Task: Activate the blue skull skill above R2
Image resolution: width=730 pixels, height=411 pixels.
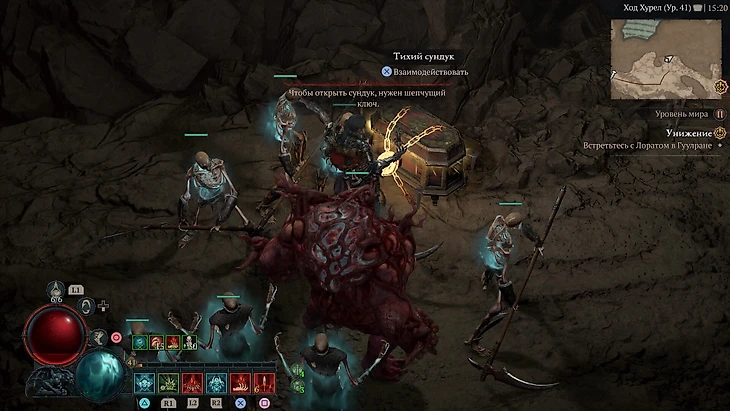Action: tap(216, 383)
